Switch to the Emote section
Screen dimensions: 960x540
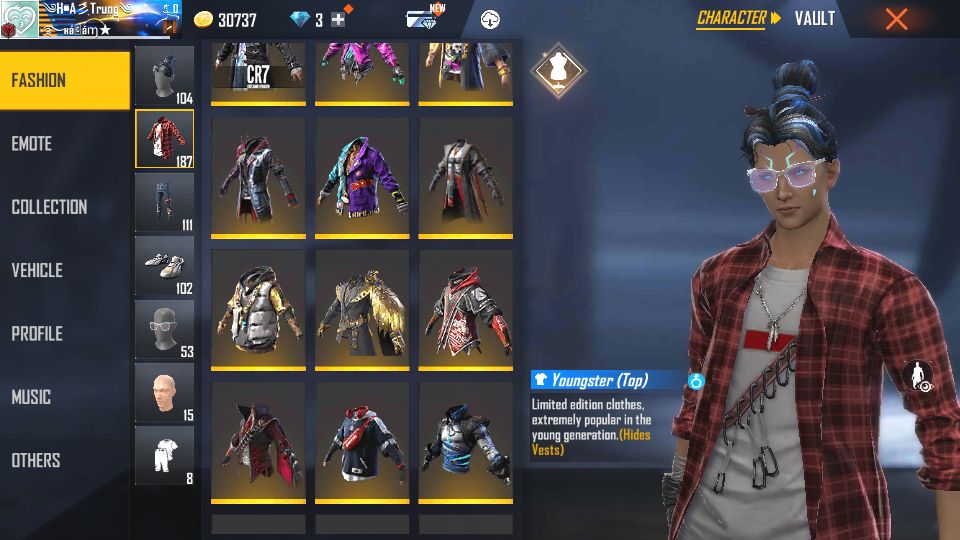[x=64, y=144]
